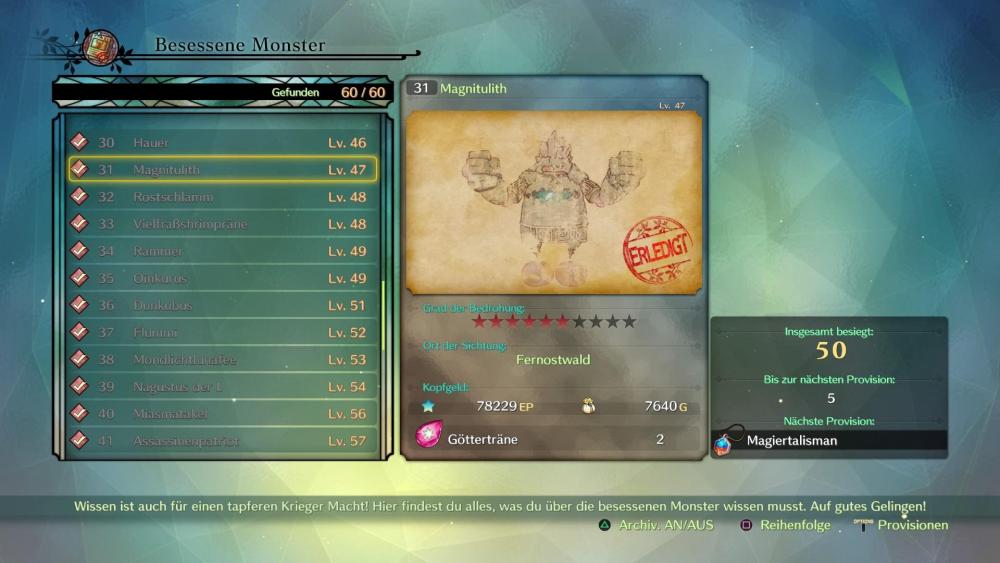This screenshot has width=1000, height=563.
Task: Toggle Archiv. AN/AUS
Action: click(x=657, y=525)
